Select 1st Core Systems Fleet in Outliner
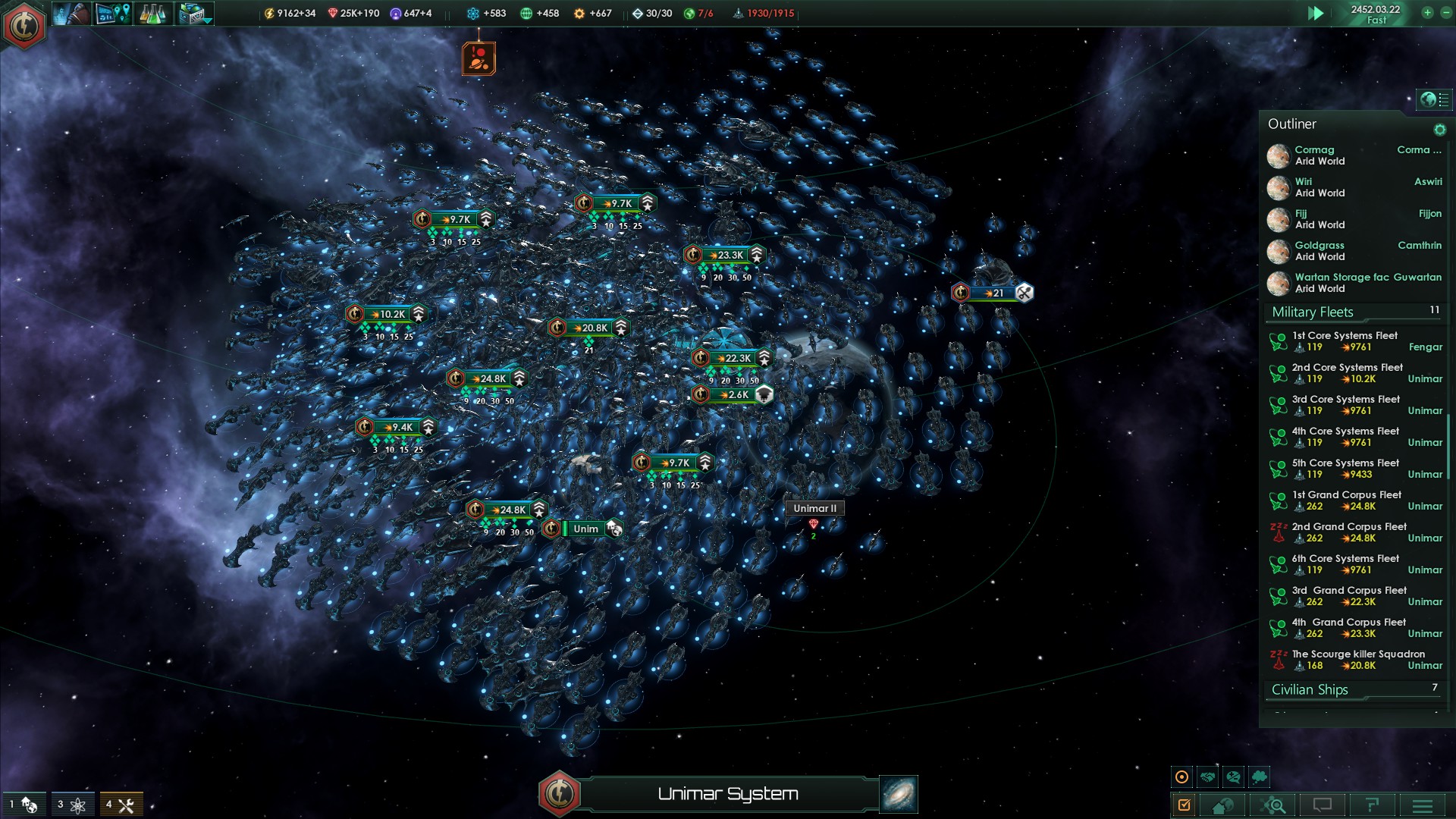 tap(1345, 341)
